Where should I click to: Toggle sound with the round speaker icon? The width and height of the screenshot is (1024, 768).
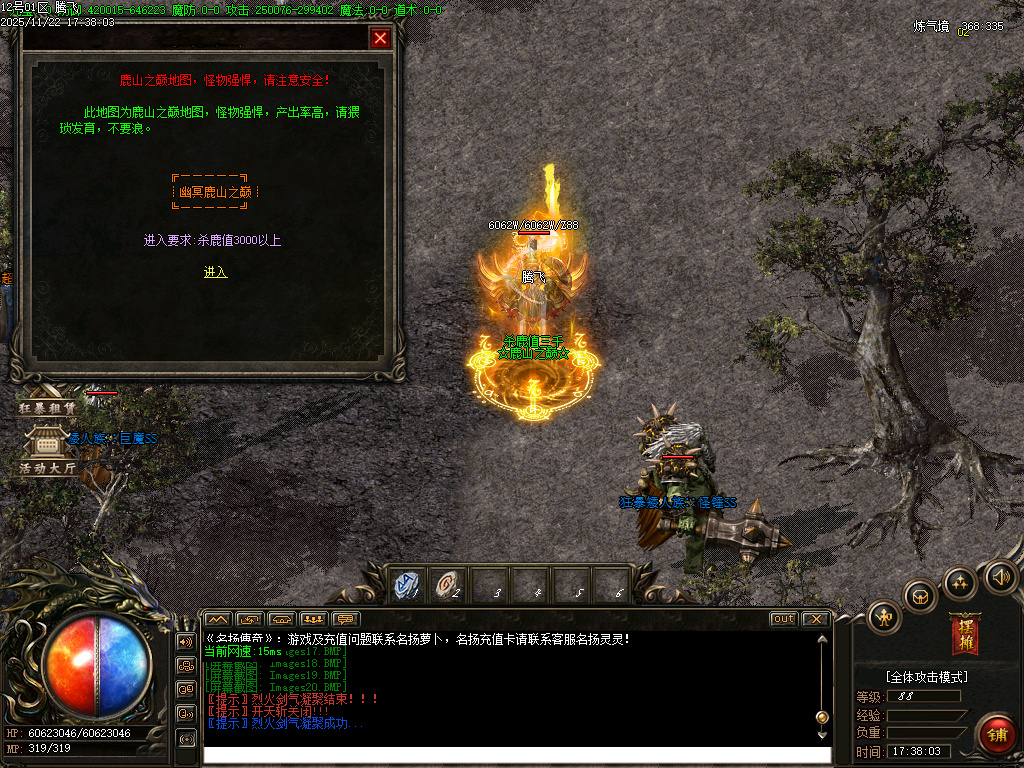coord(1000,576)
